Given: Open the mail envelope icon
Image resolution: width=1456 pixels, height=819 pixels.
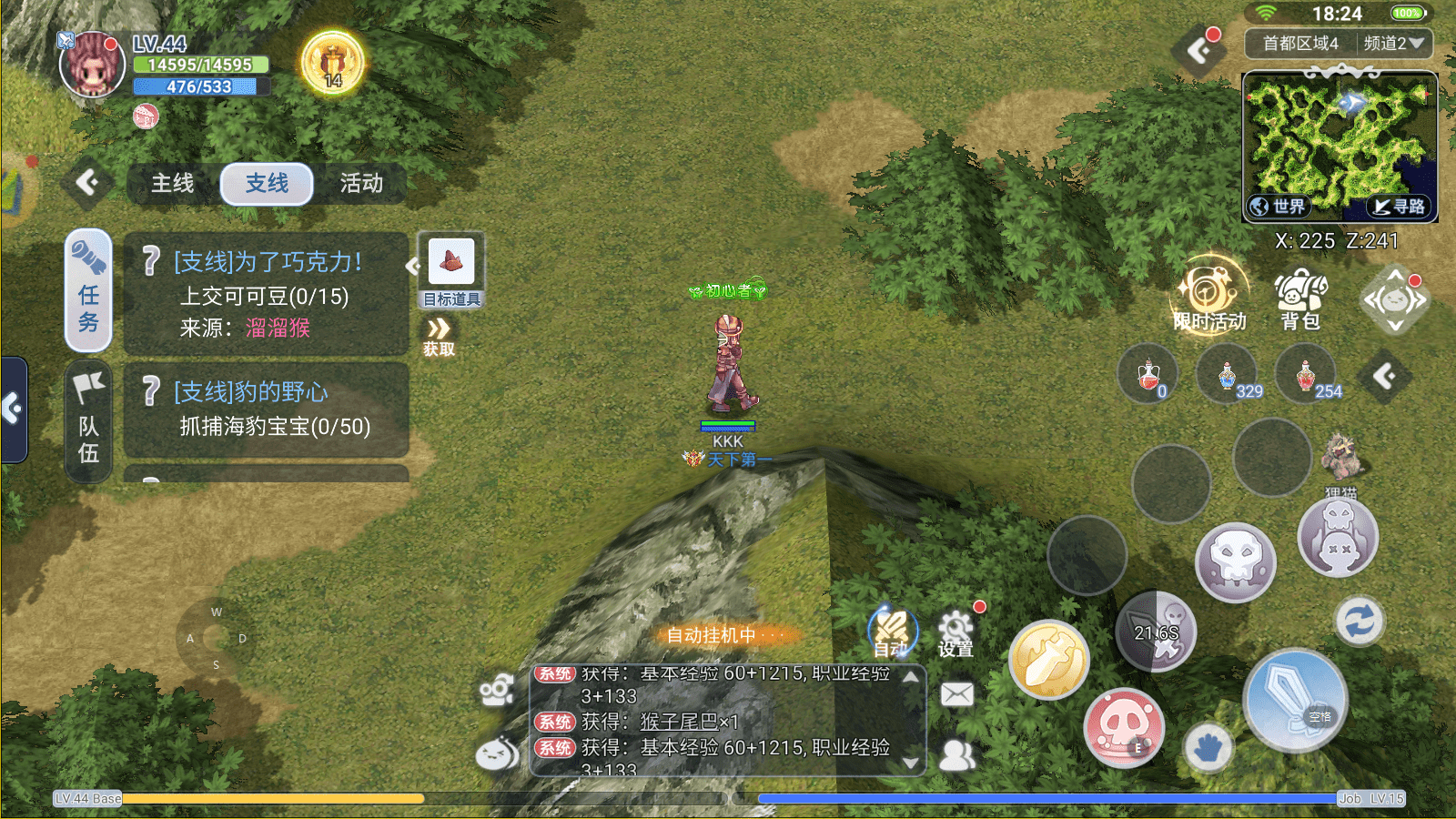Looking at the screenshot, I should [x=956, y=694].
